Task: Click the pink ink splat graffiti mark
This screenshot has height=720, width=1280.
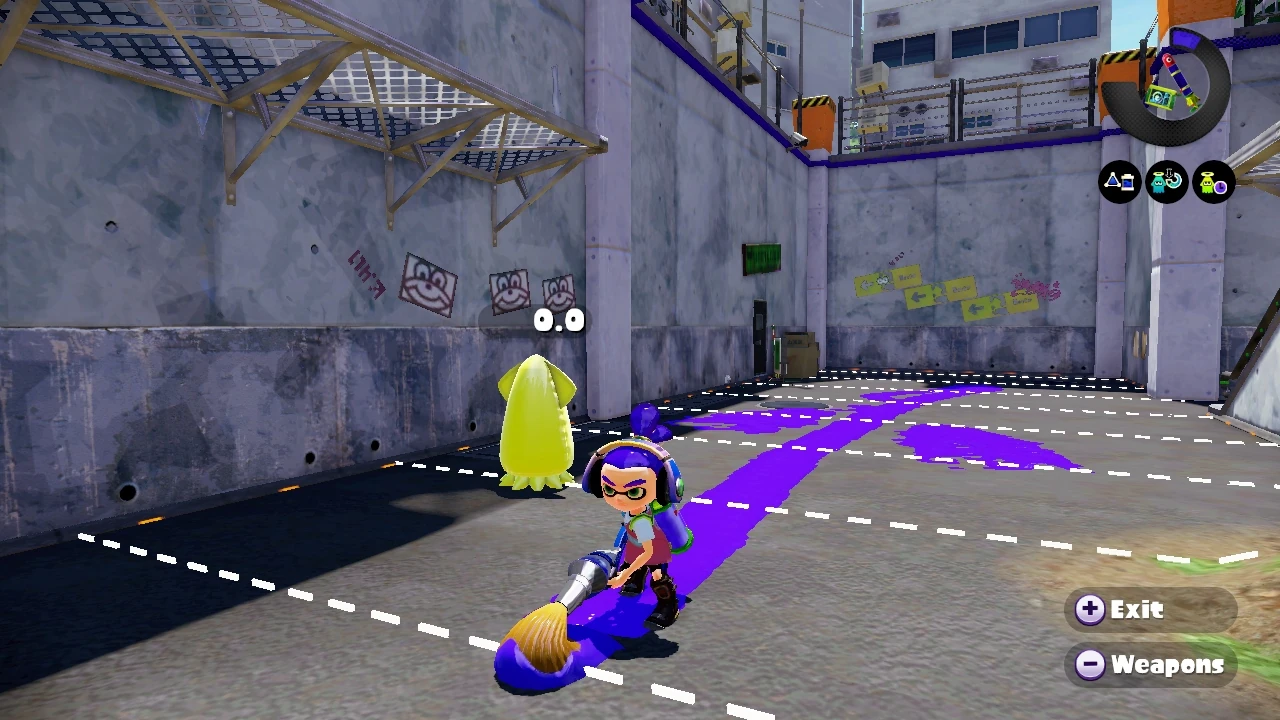Action: 1035,288
